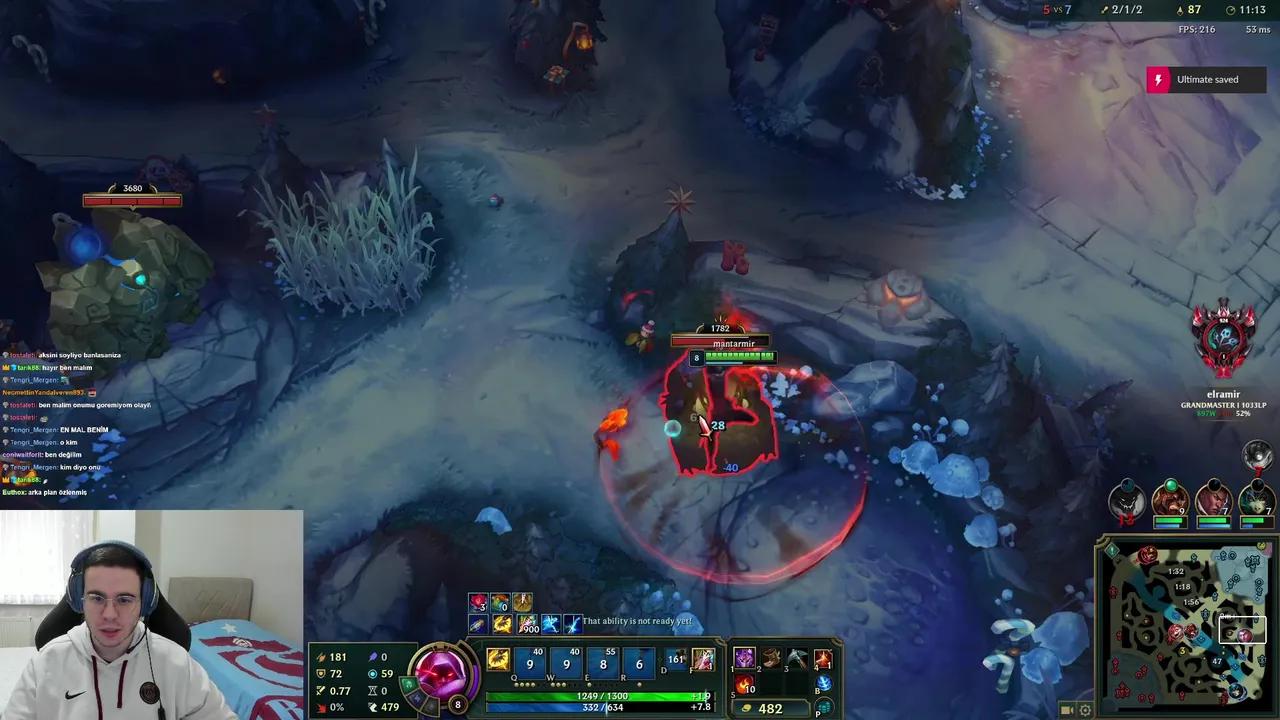This screenshot has height=720, width=1280.
Task: Click the W ability on cooldown
Action: pyautogui.click(x=566, y=664)
